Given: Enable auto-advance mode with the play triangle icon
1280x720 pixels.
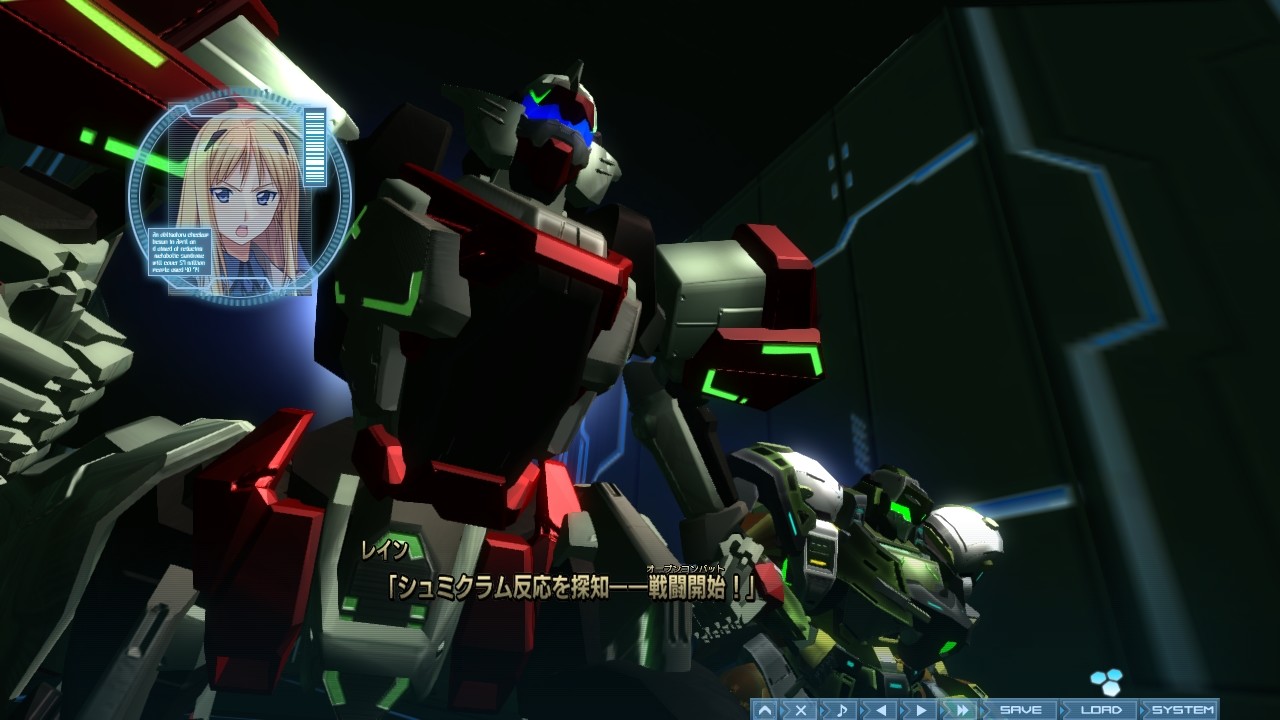Looking at the screenshot, I should coord(919,708).
